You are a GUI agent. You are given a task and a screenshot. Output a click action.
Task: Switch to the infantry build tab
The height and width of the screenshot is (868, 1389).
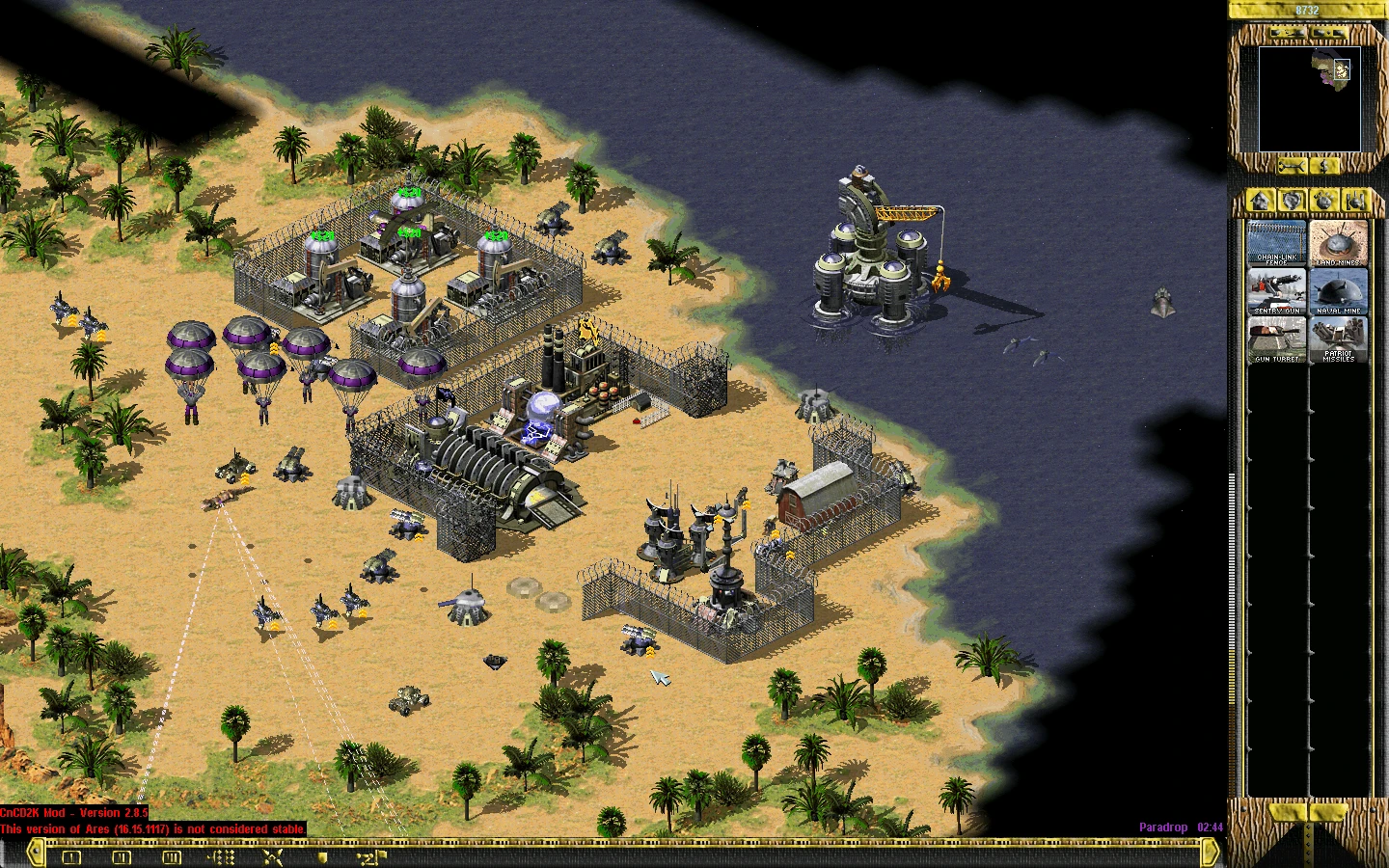[x=1324, y=201]
